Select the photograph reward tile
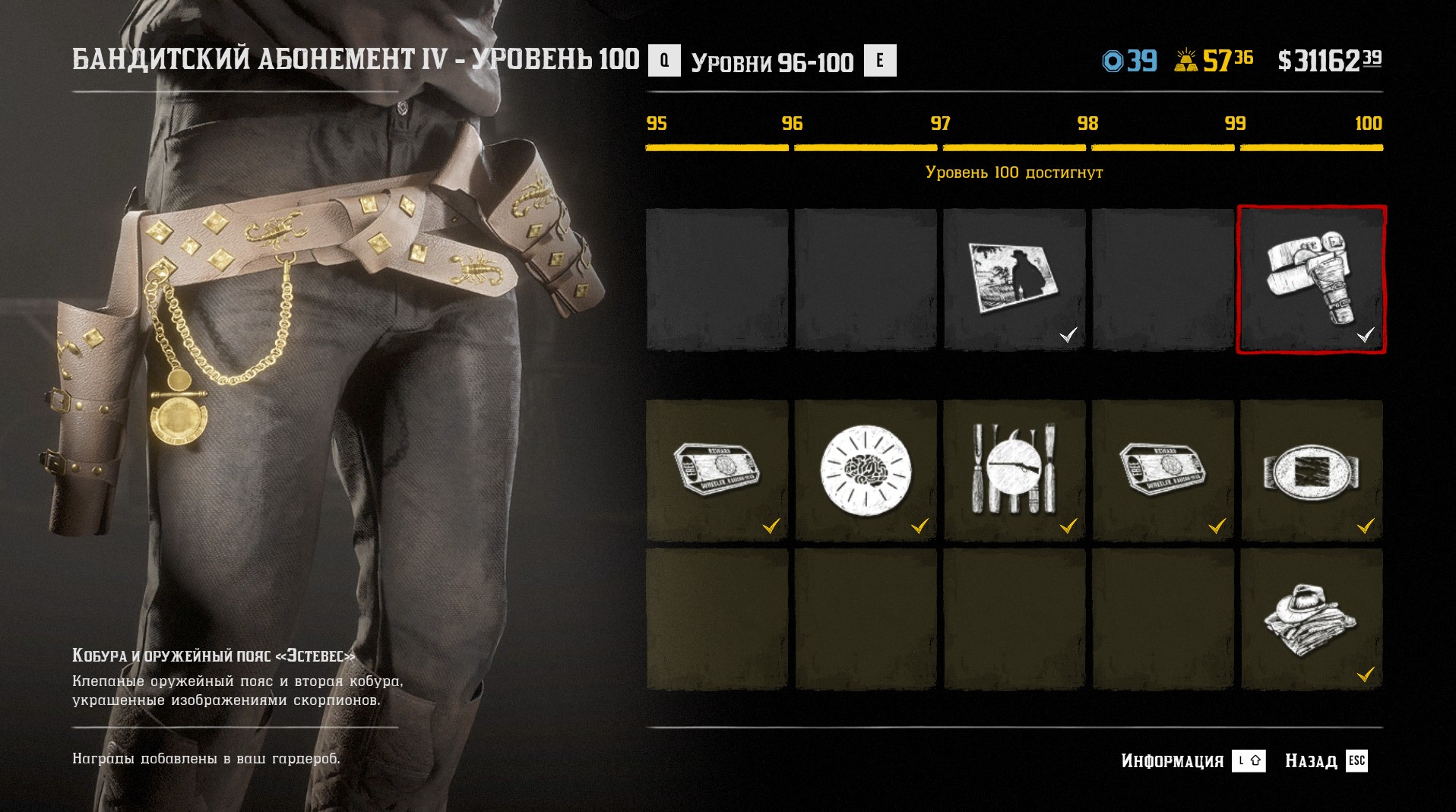 [1014, 280]
